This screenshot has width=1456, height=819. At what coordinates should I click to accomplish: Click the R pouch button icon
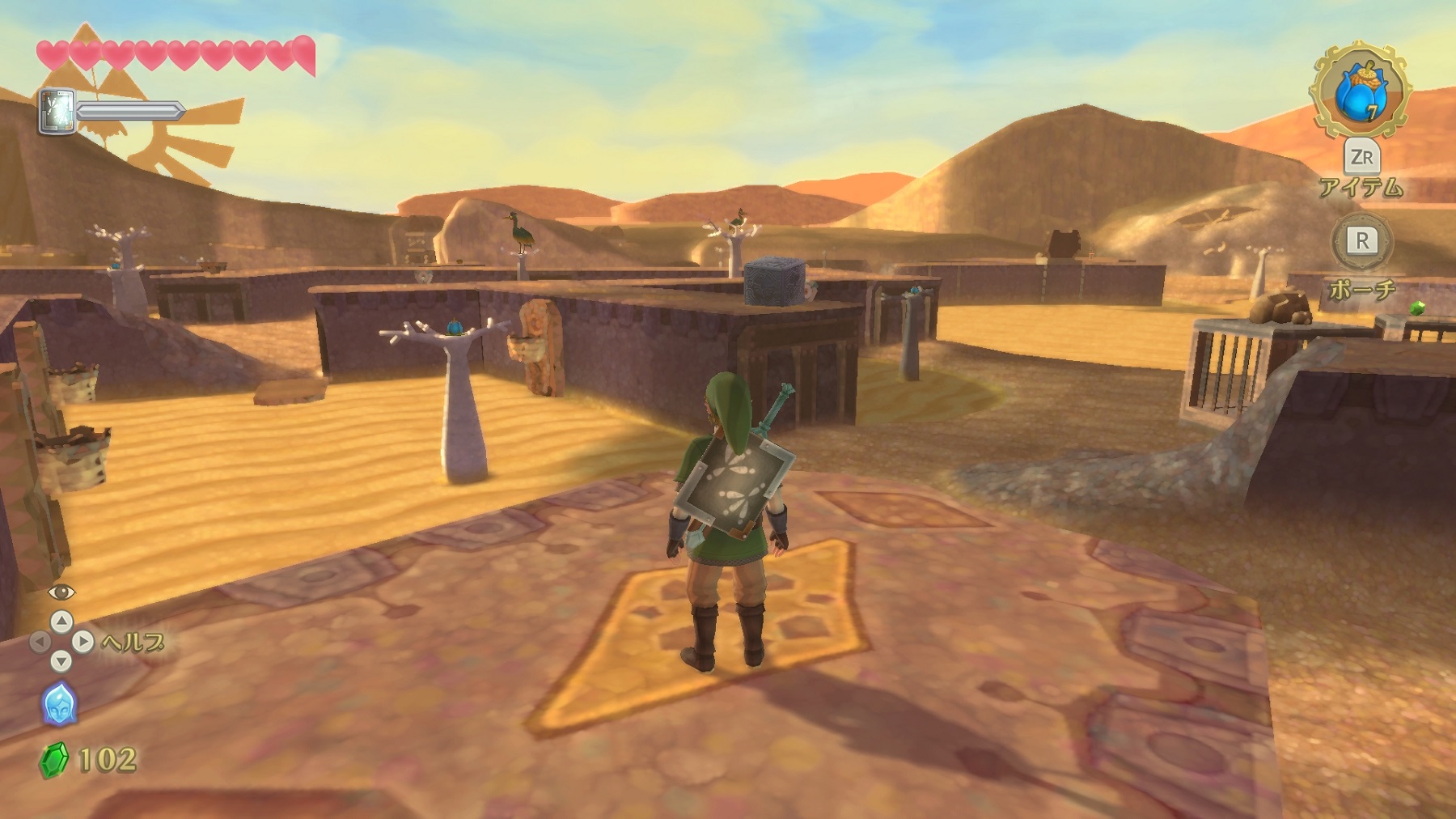tap(1364, 241)
